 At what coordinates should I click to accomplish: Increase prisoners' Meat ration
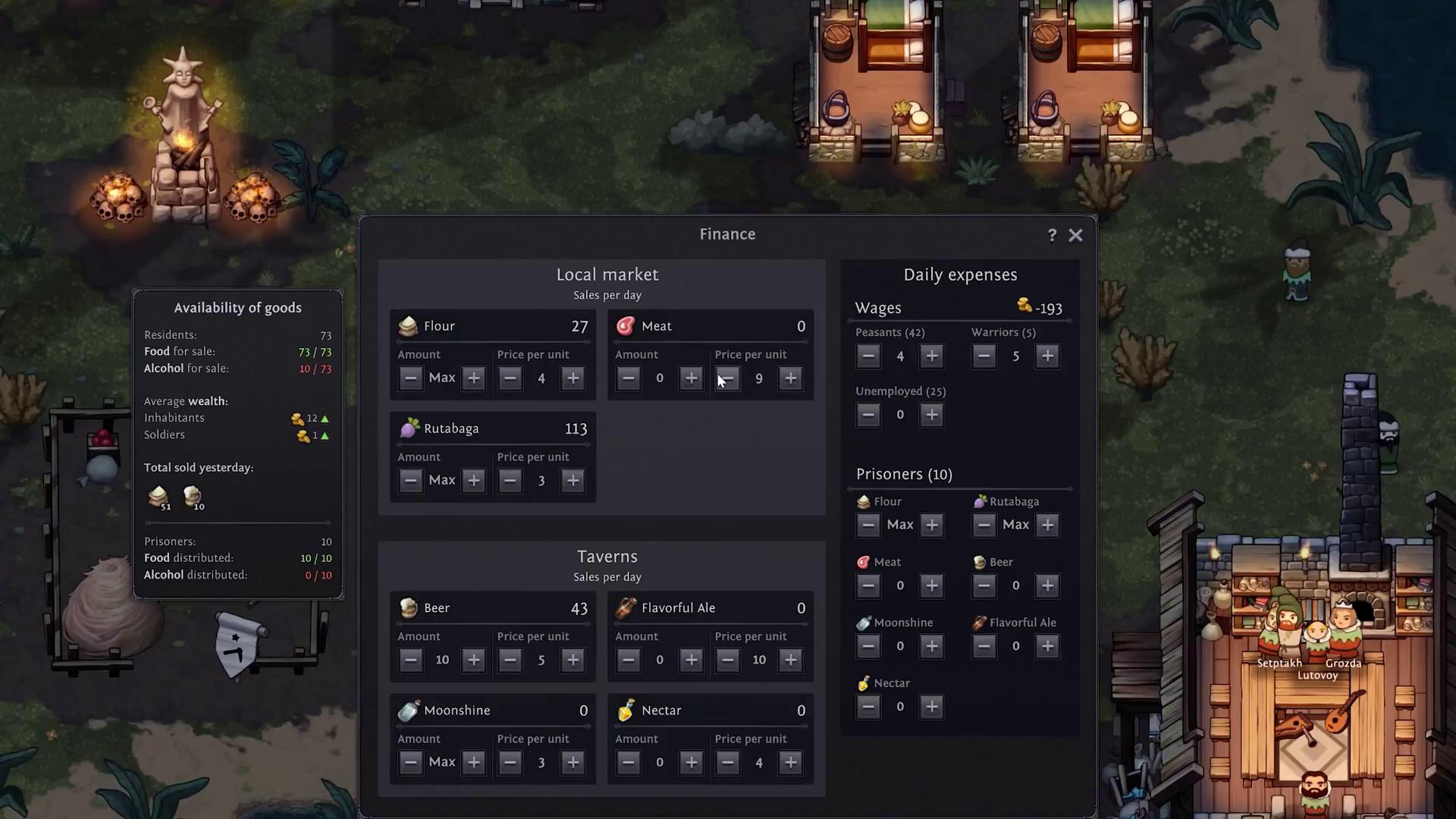pyautogui.click(x=931, y=585)
